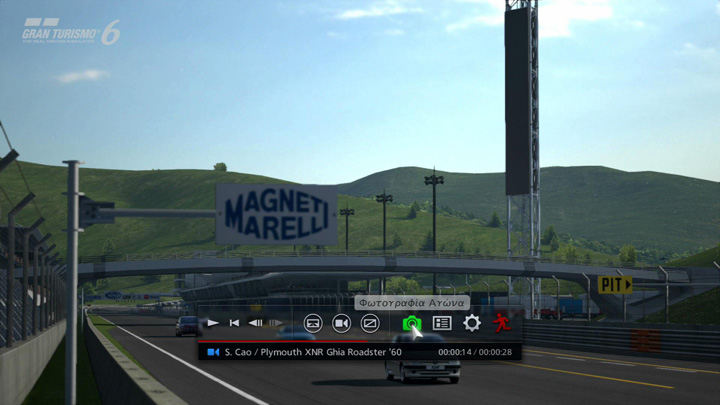720x405 pixels.
Task: Exit the replay via red running-man icon
Action: 501,323
